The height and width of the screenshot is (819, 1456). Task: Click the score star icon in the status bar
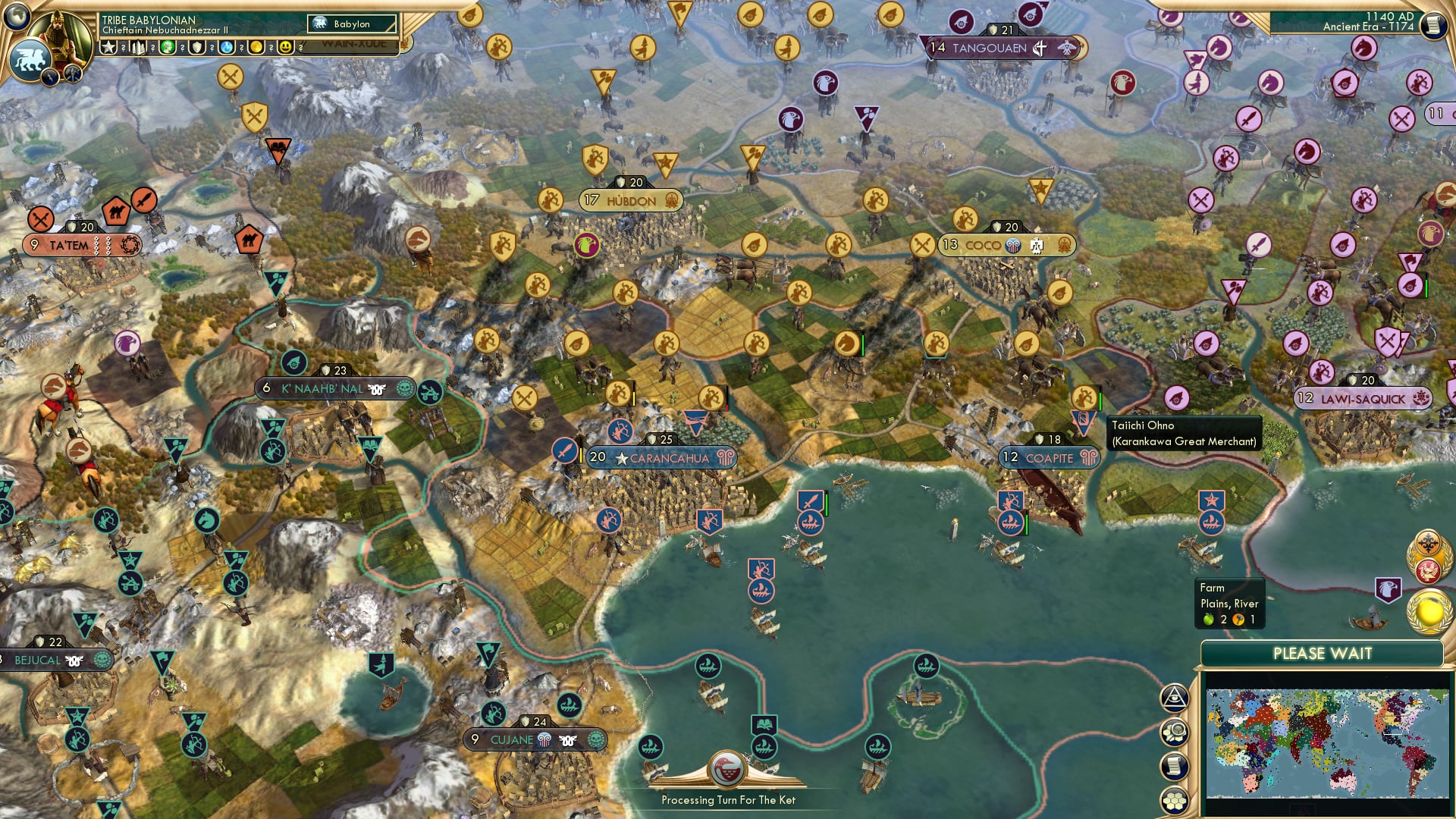(x=108, y=47)
